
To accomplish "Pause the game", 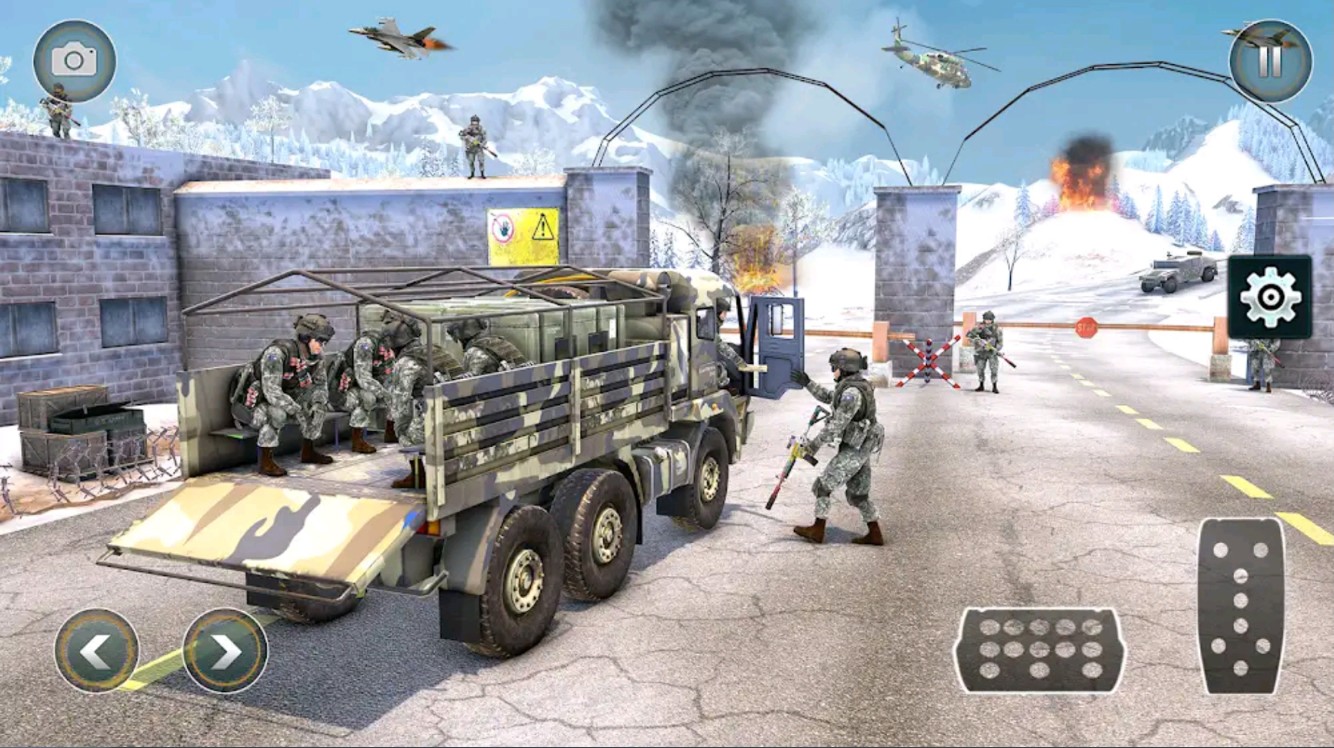I will click(x=1270, y=61).
